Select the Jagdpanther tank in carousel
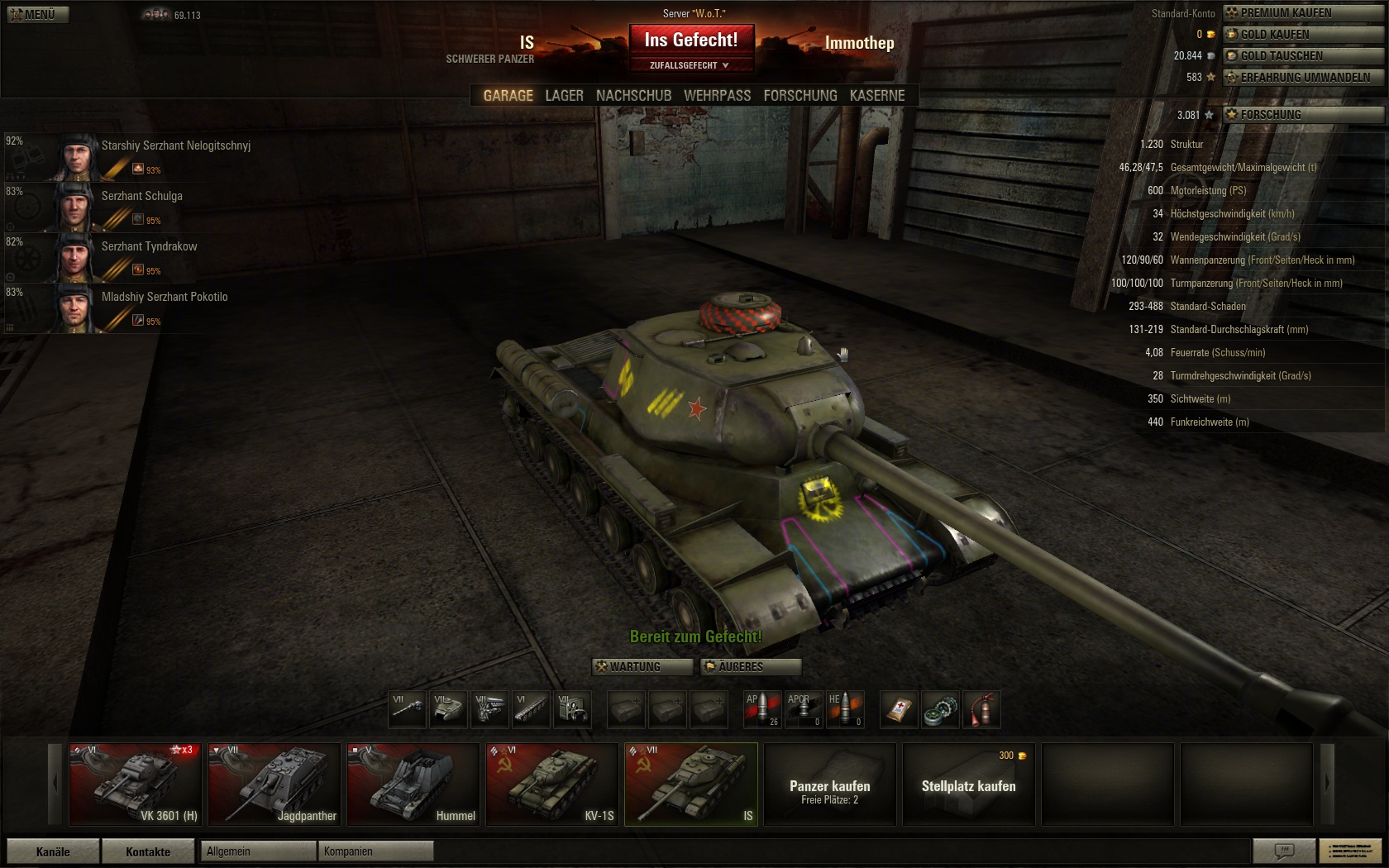 (274, 784)
